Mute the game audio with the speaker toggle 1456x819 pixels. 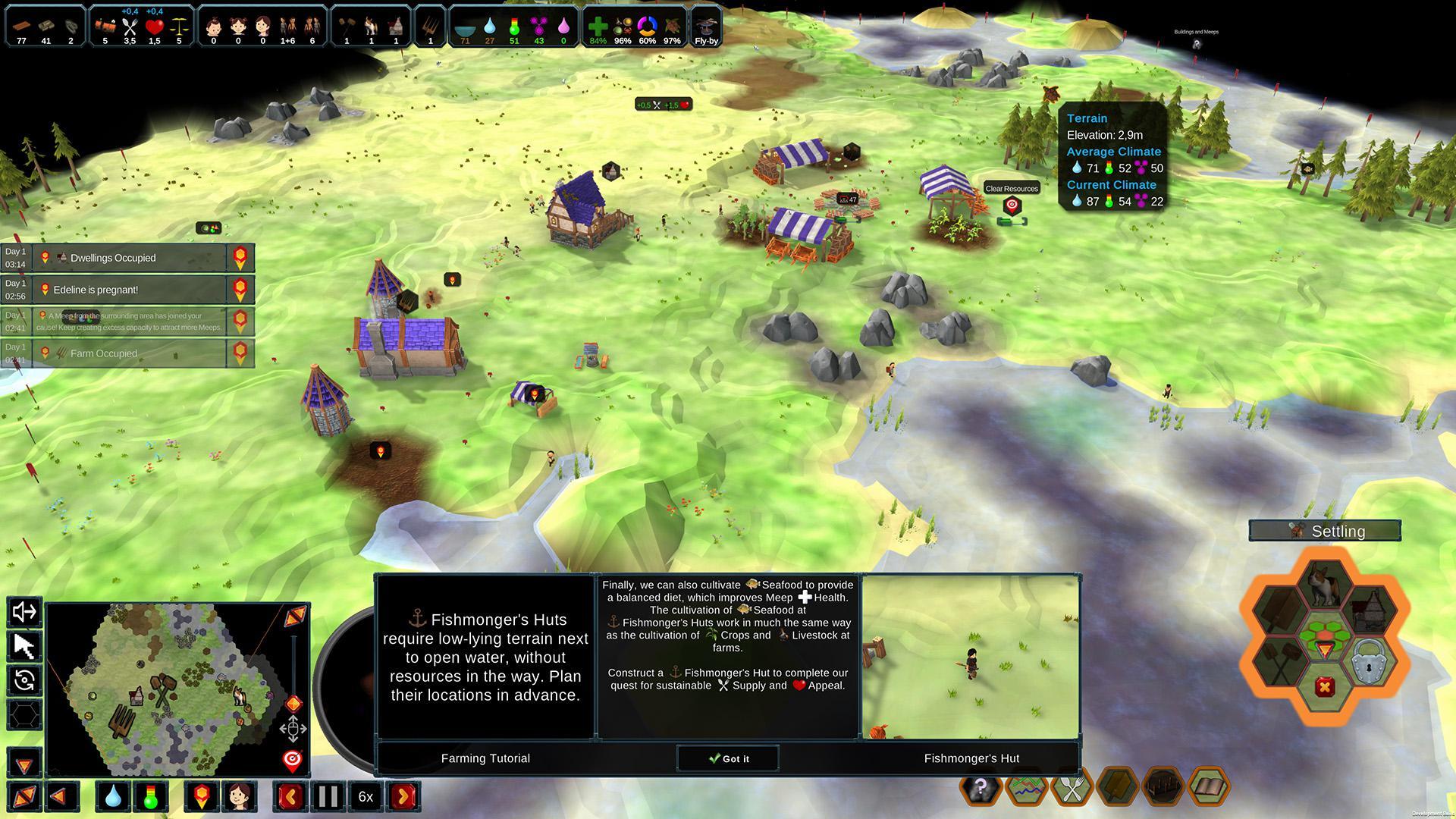[24, 613]
